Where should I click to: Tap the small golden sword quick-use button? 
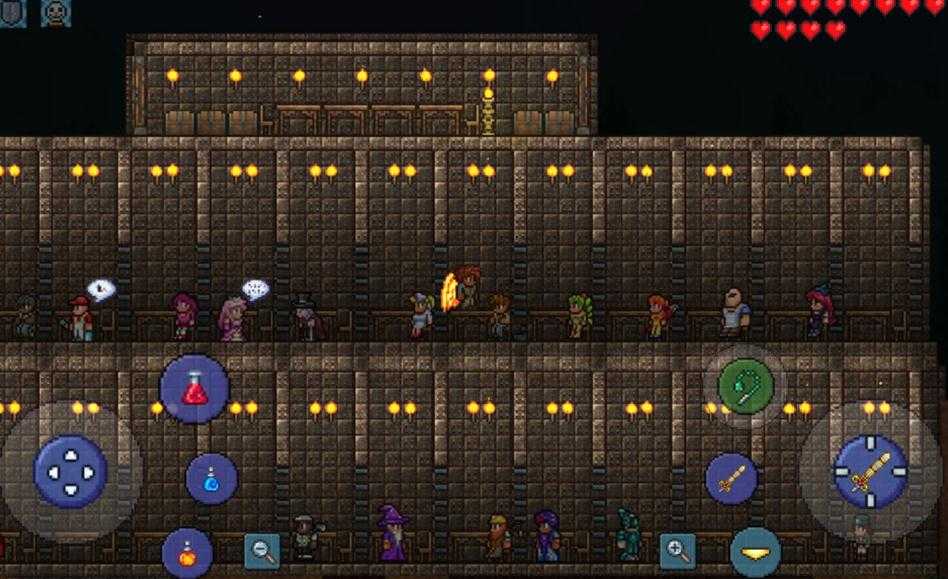[x=731, y=478]
